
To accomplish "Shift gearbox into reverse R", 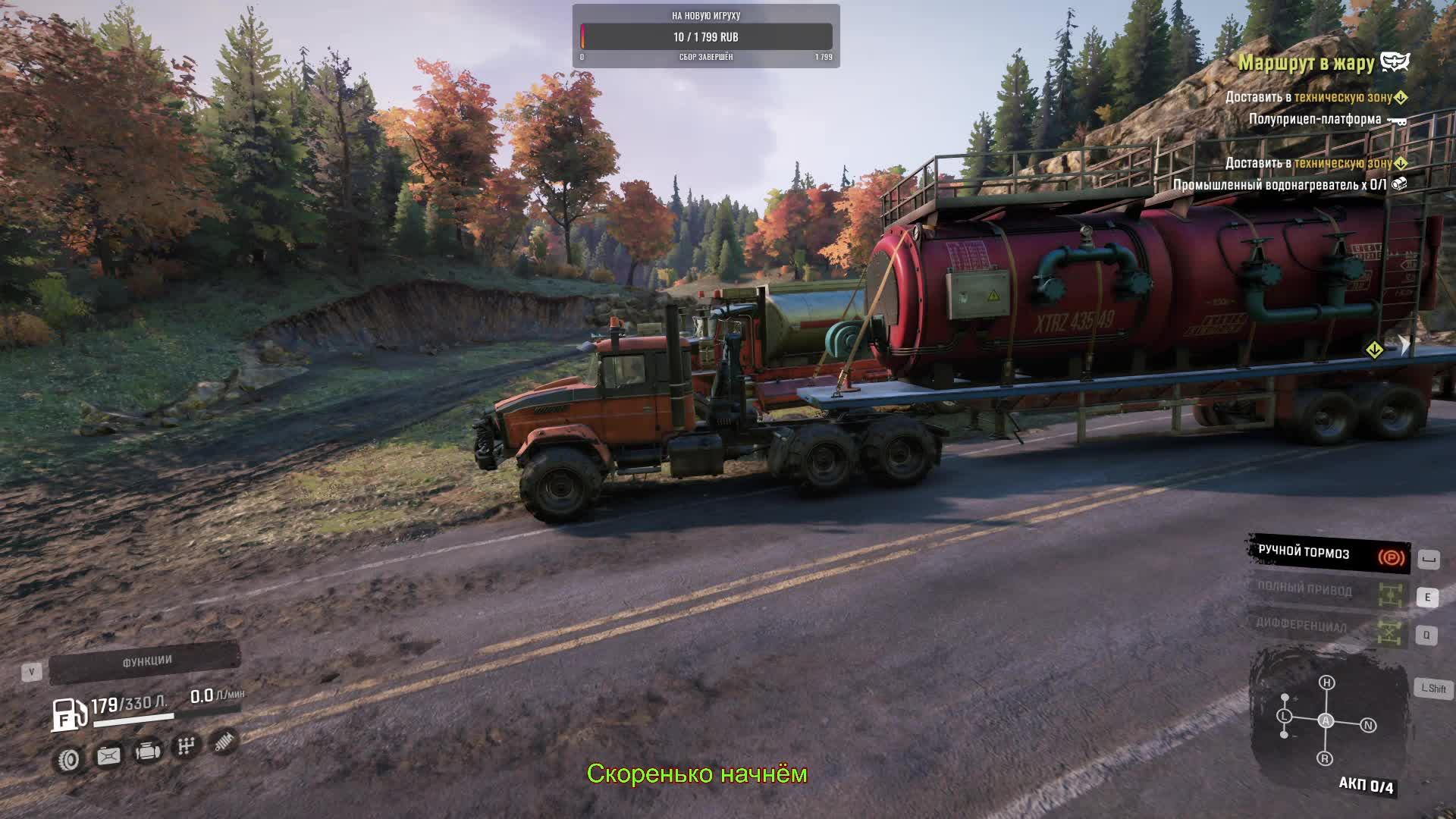I will click(x=1325, y=758).
